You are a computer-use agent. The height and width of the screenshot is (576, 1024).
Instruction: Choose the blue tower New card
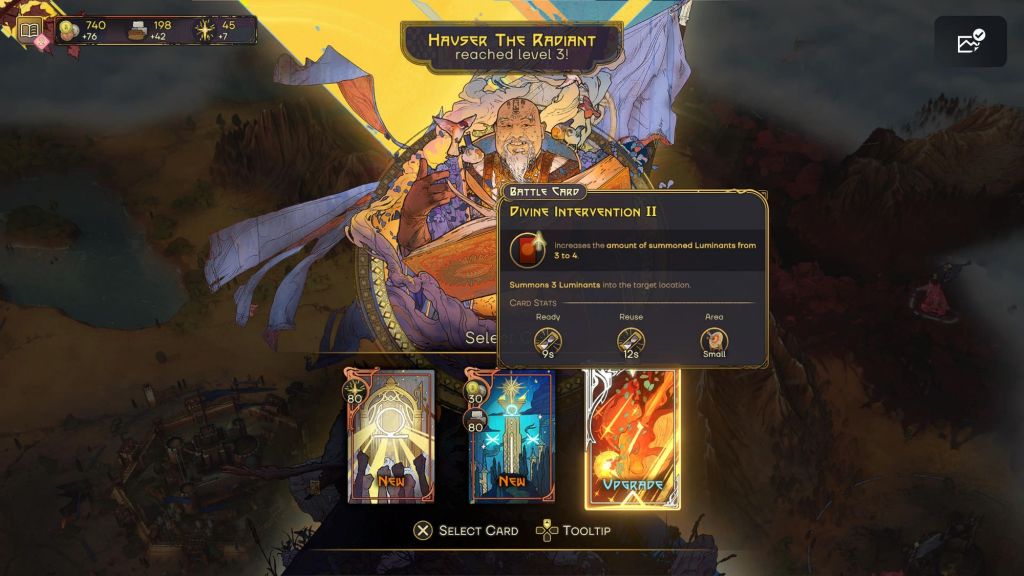pos(511,437)
